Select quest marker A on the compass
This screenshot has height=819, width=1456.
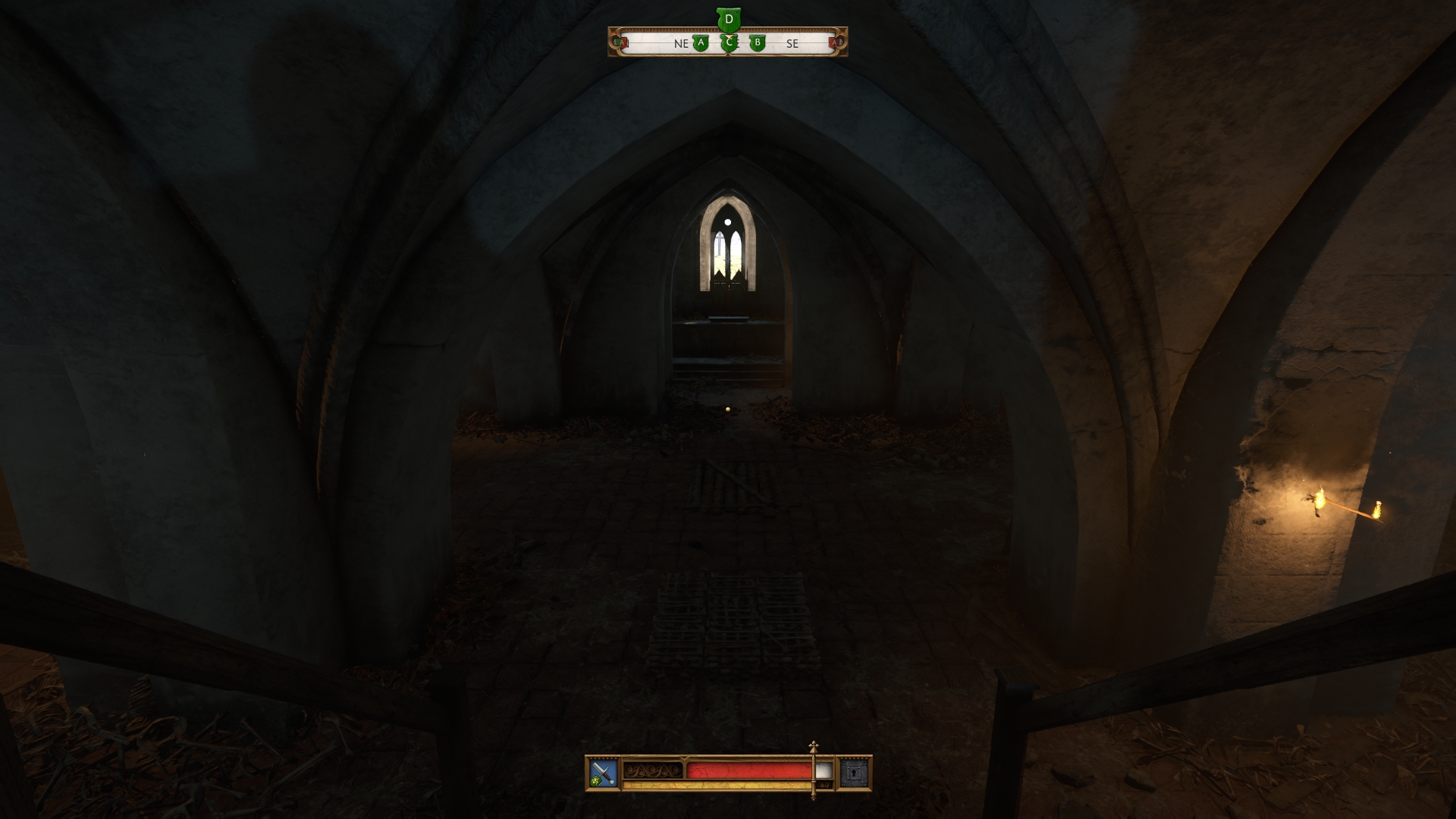point(701,43)
